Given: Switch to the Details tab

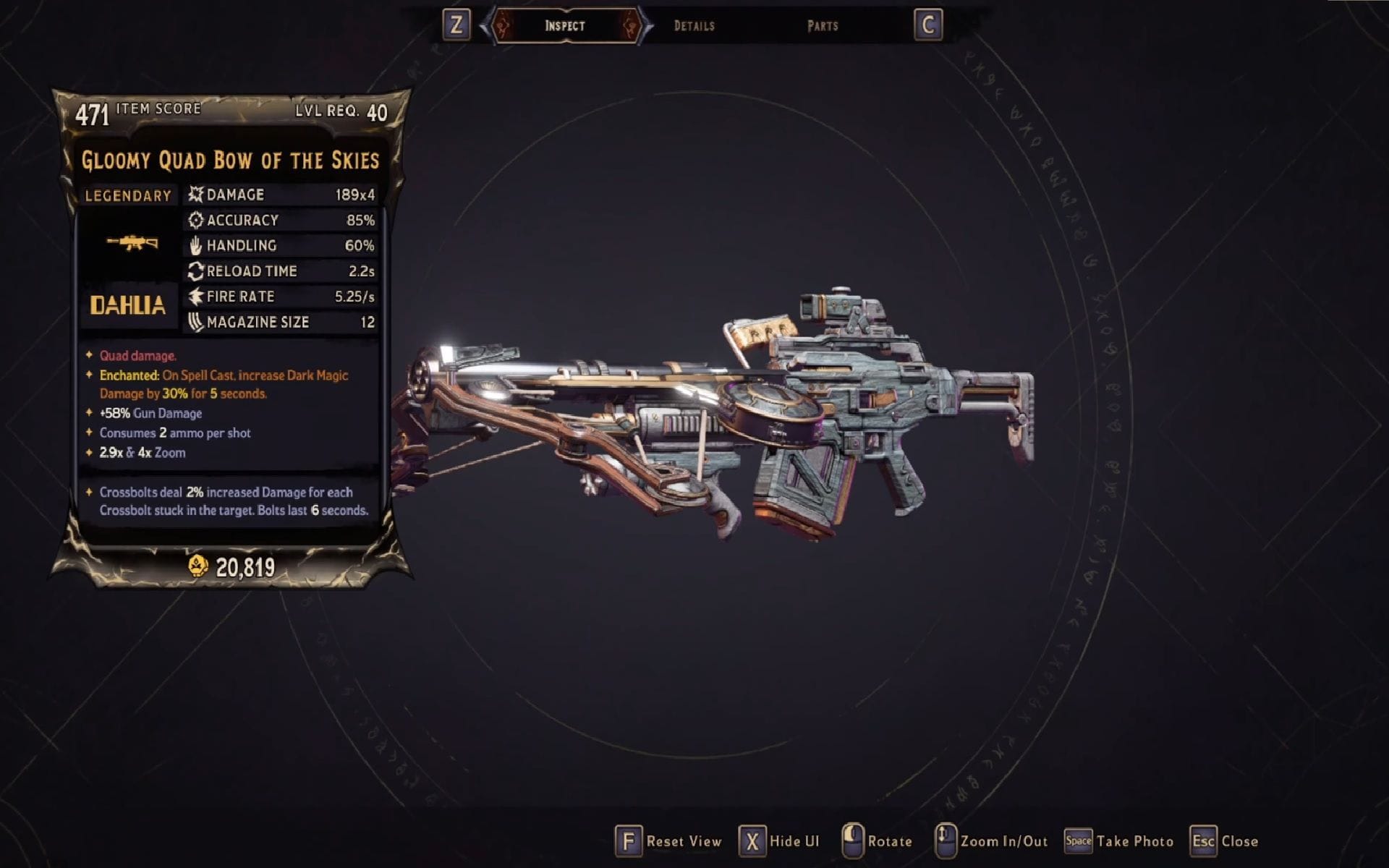Looking at the screenshot, I should pos(693,25).
